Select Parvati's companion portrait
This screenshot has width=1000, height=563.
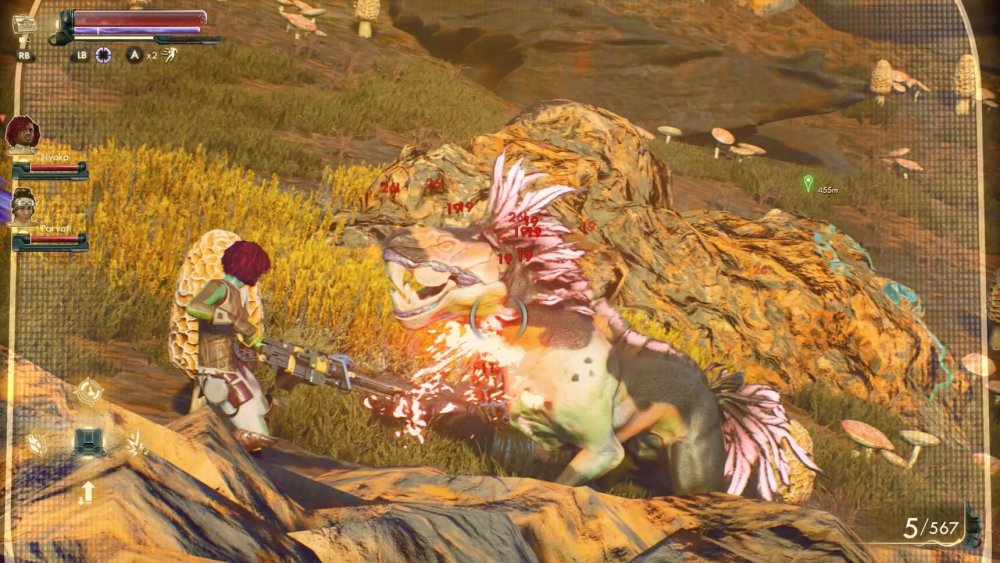(23, 205)
